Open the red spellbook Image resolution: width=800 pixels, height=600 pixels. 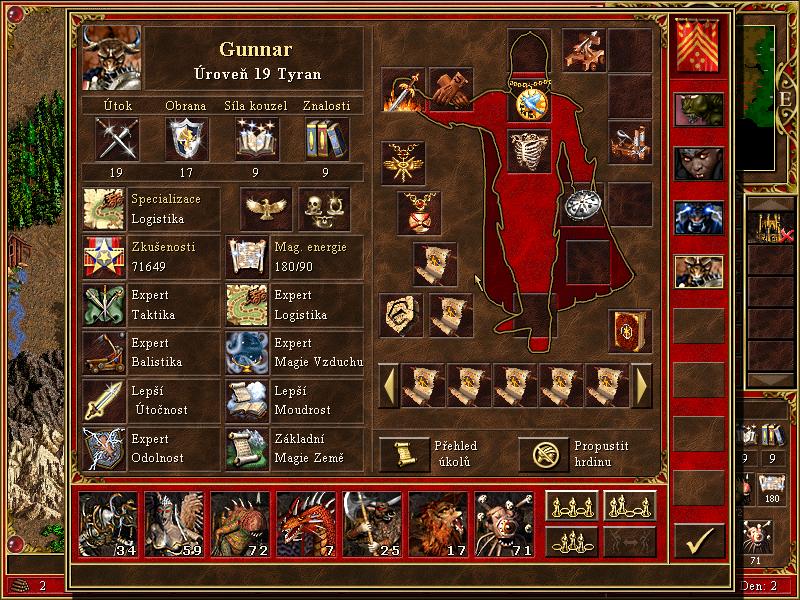[630, 330]
